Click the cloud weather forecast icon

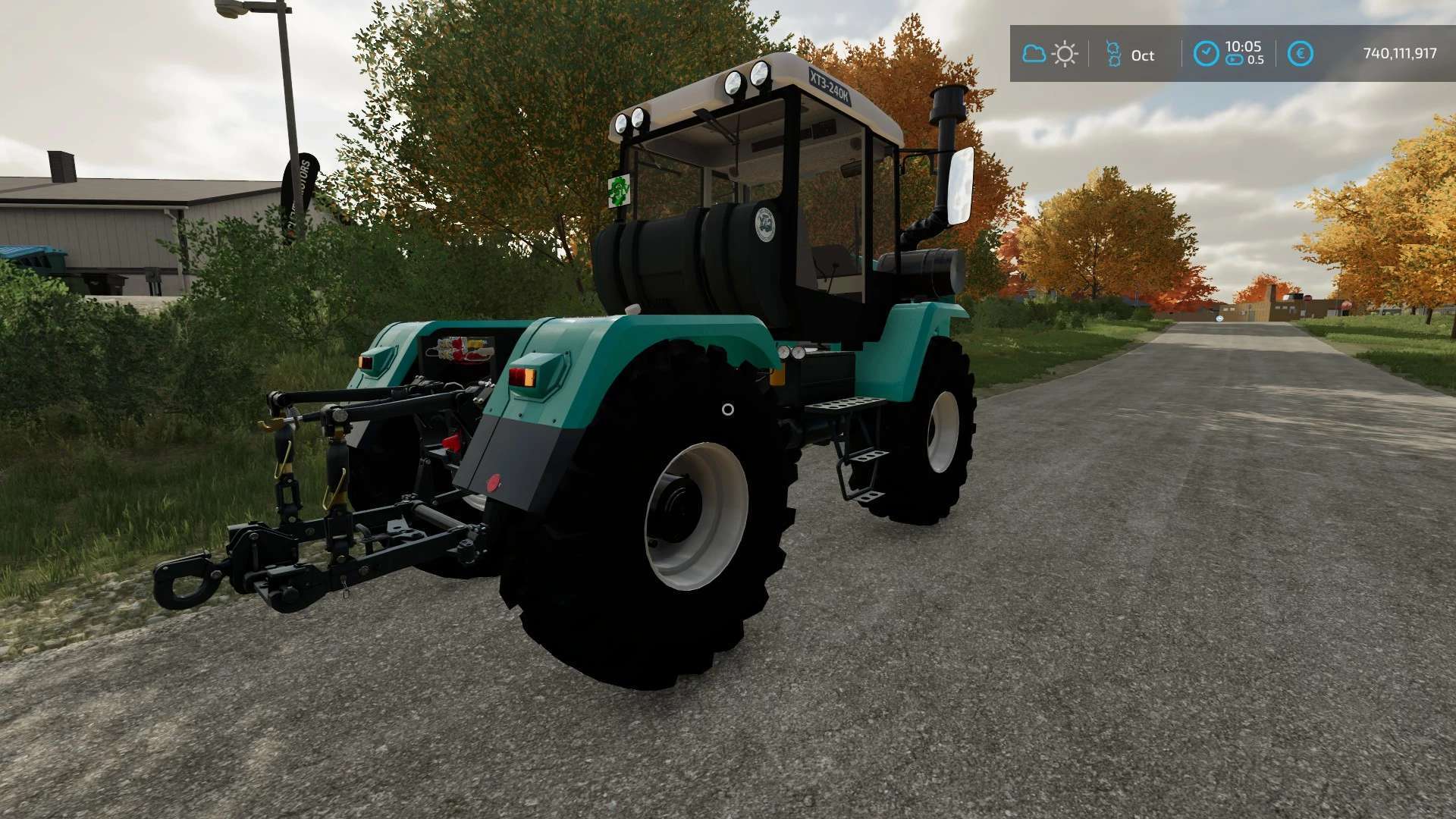coord(1034,54)
